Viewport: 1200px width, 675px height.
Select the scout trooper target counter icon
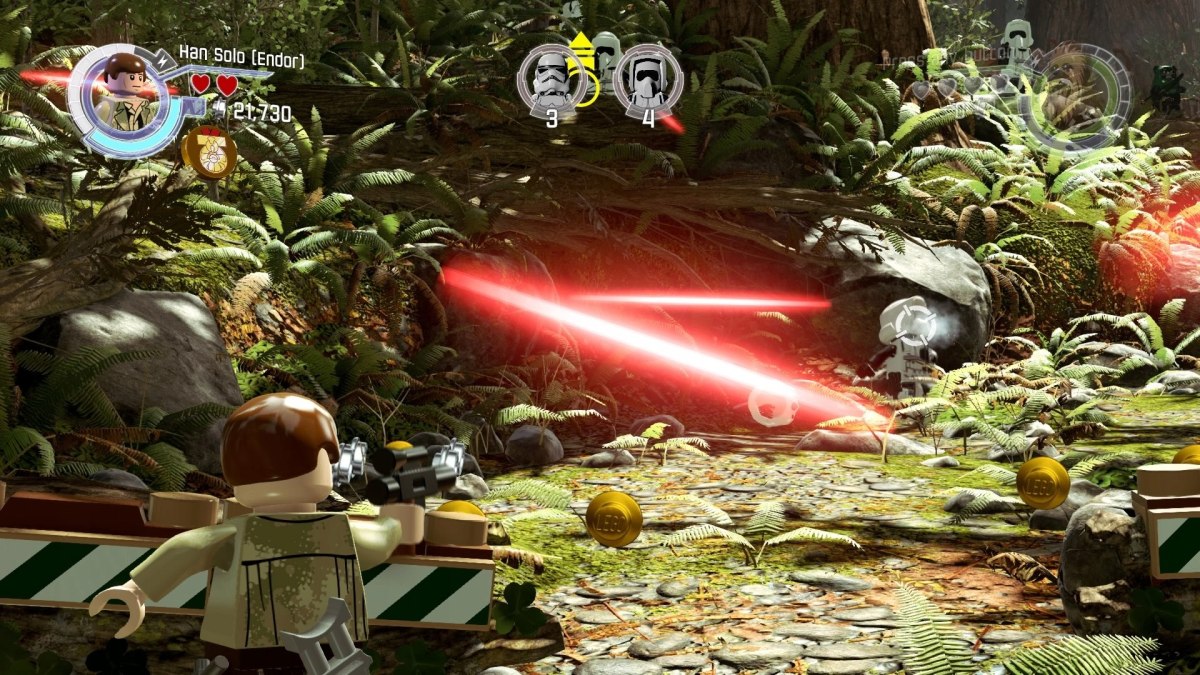point(648,80)
